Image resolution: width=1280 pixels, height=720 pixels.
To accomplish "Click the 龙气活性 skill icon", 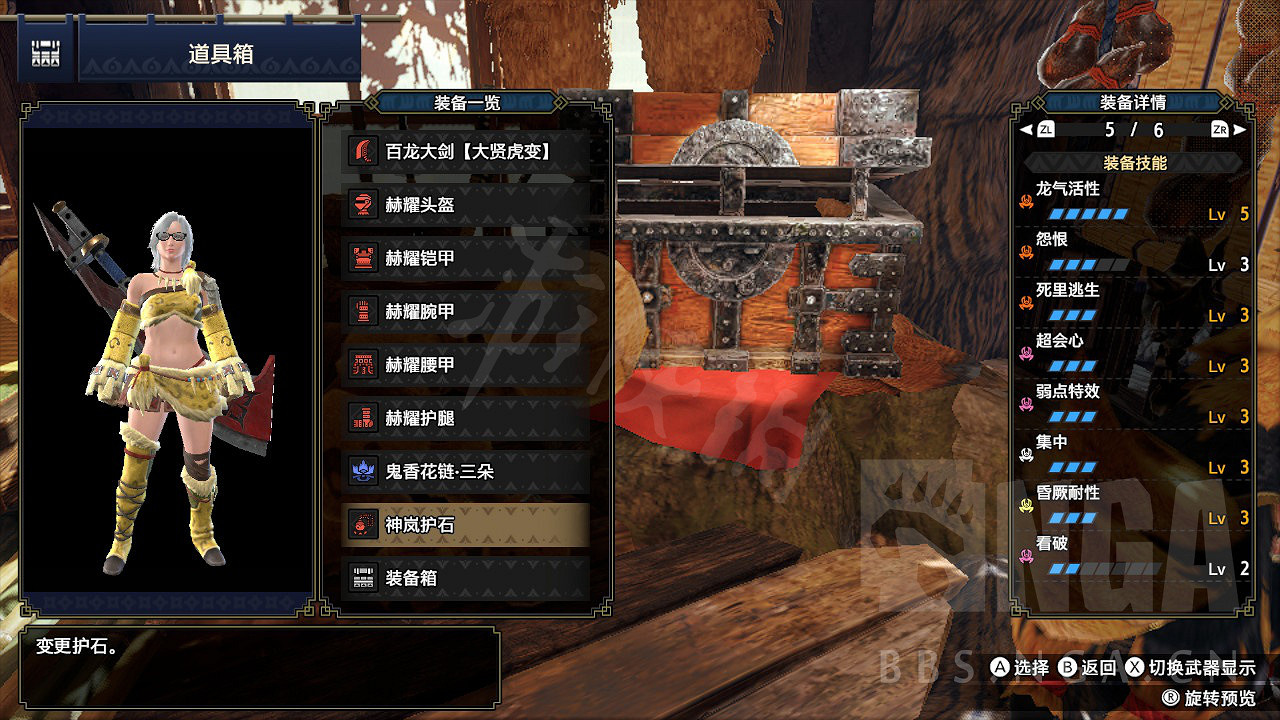I will pos(1028,201).
